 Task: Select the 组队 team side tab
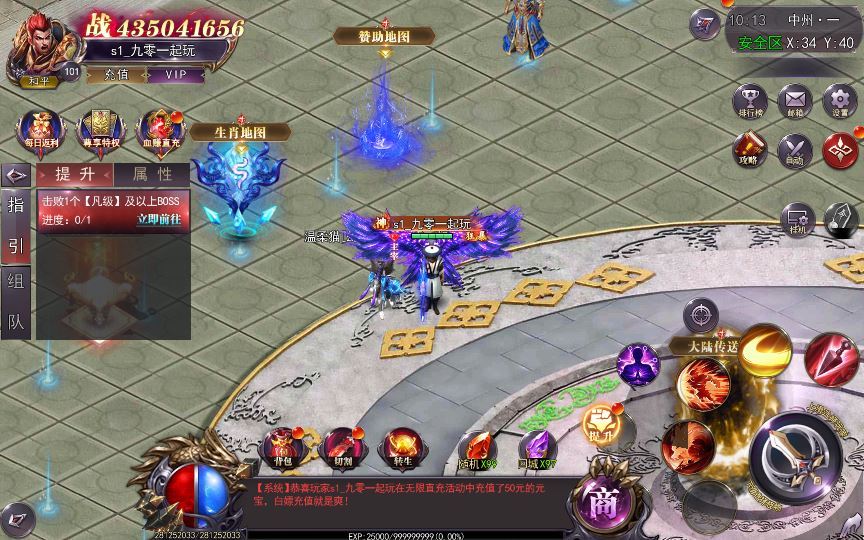(x=16, y=300)
